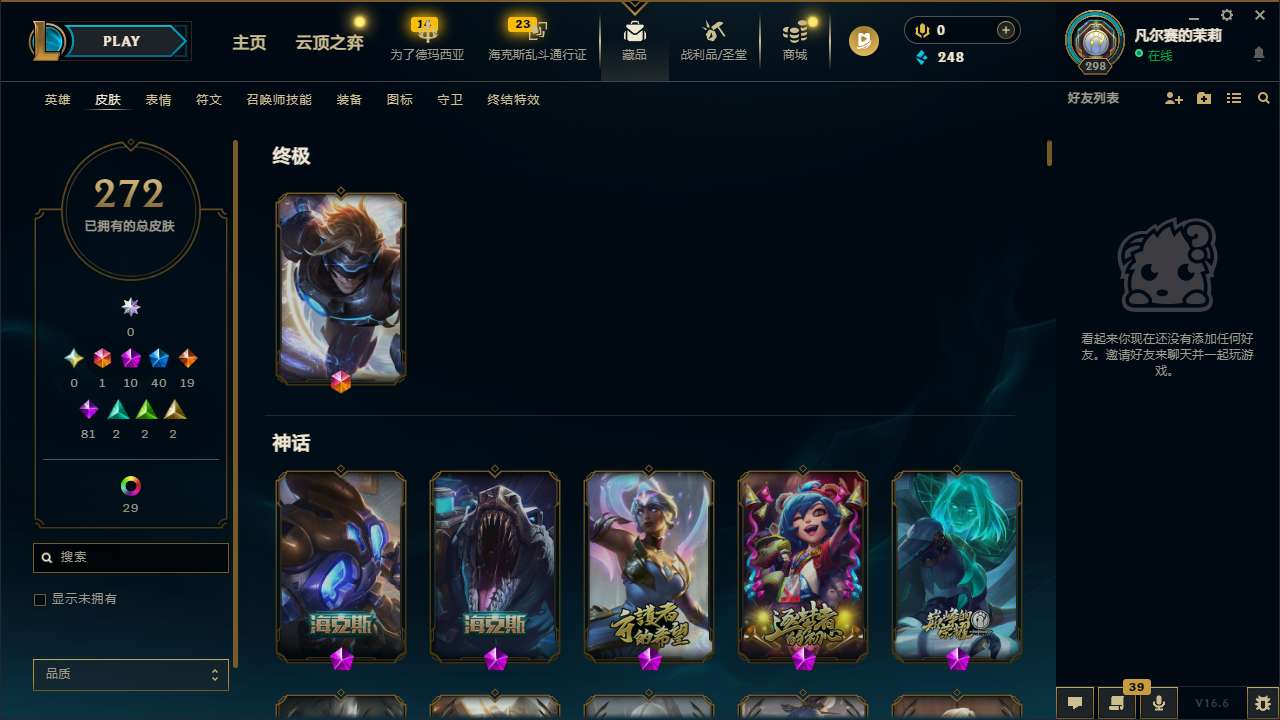Open the 为了德玛西亚 event icon
The image size is (1280, 720).
425,30
